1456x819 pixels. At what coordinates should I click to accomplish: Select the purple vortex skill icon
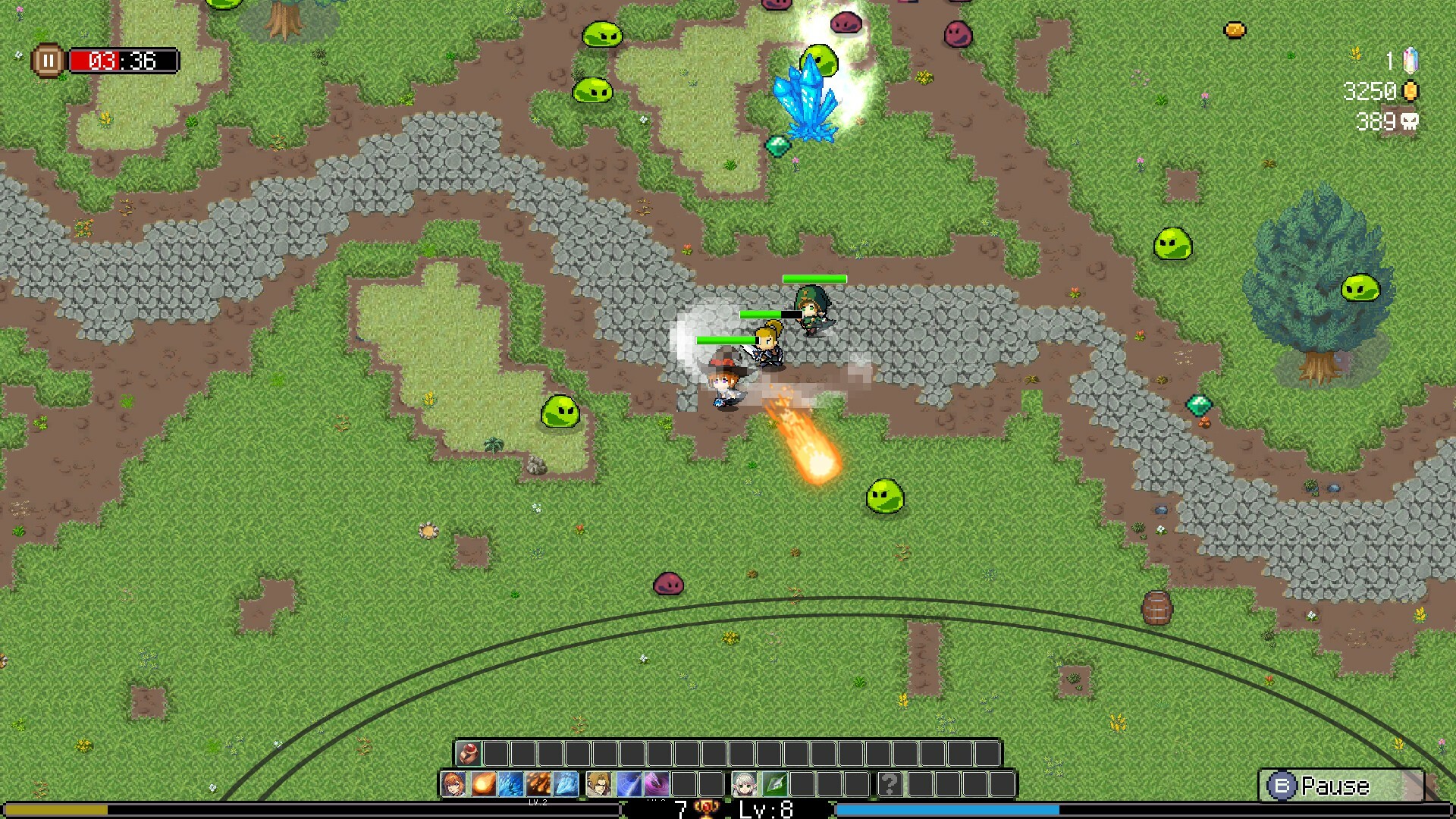(657, 785)
